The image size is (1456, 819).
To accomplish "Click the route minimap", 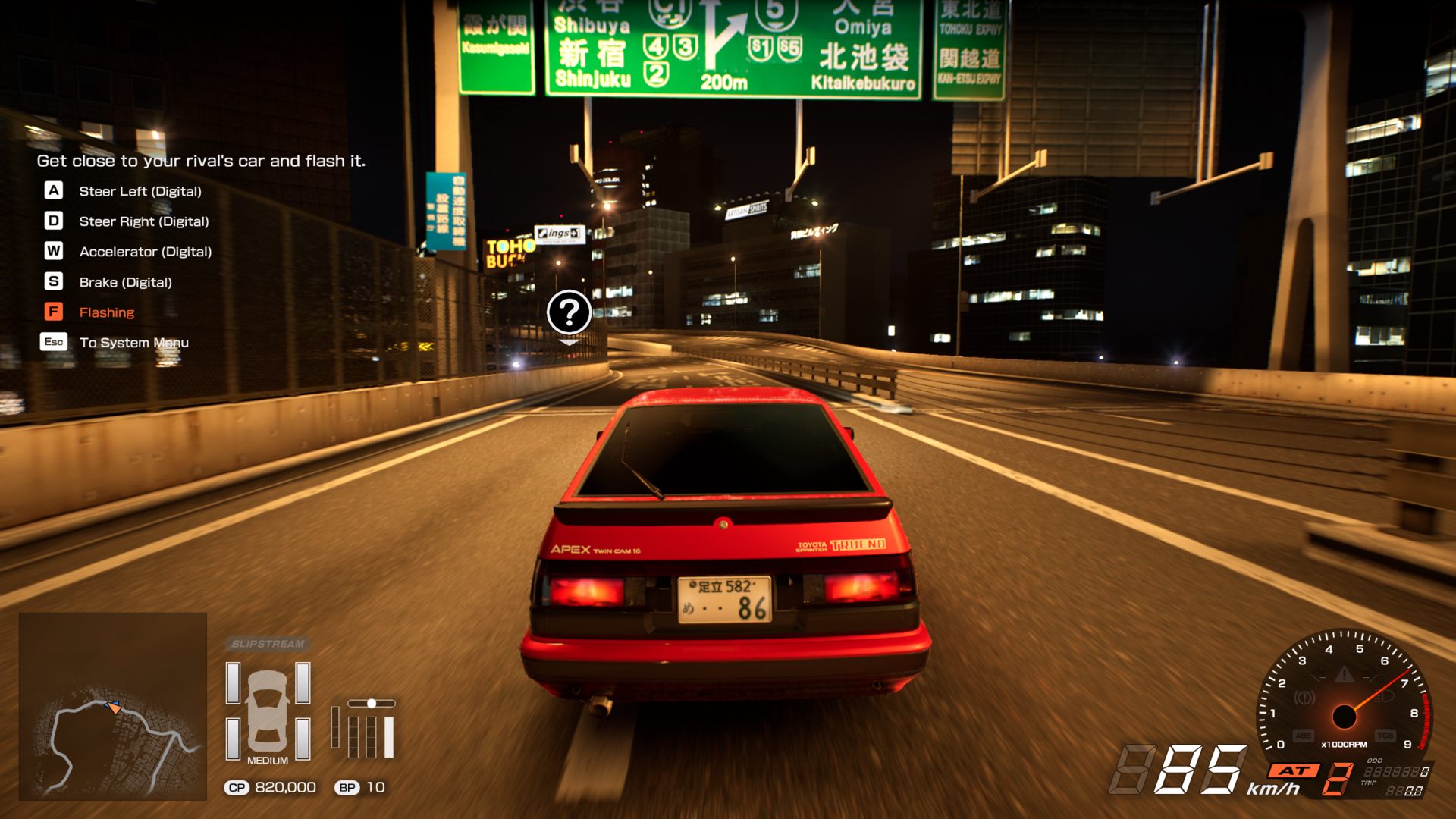I will pos(113,706).
